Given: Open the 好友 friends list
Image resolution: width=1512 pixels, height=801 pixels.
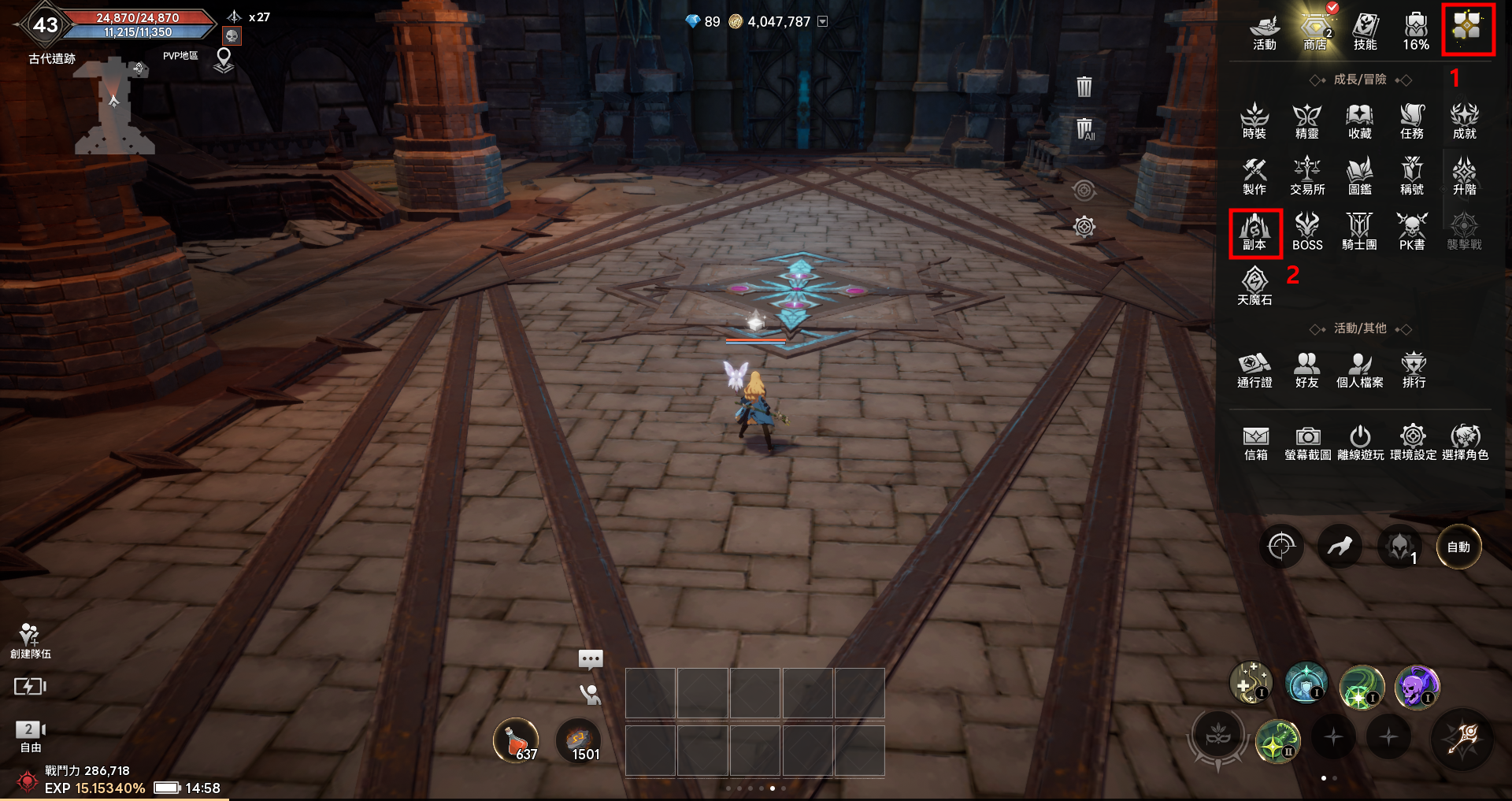Looking at the screenshot, I should pos(1306,370).
